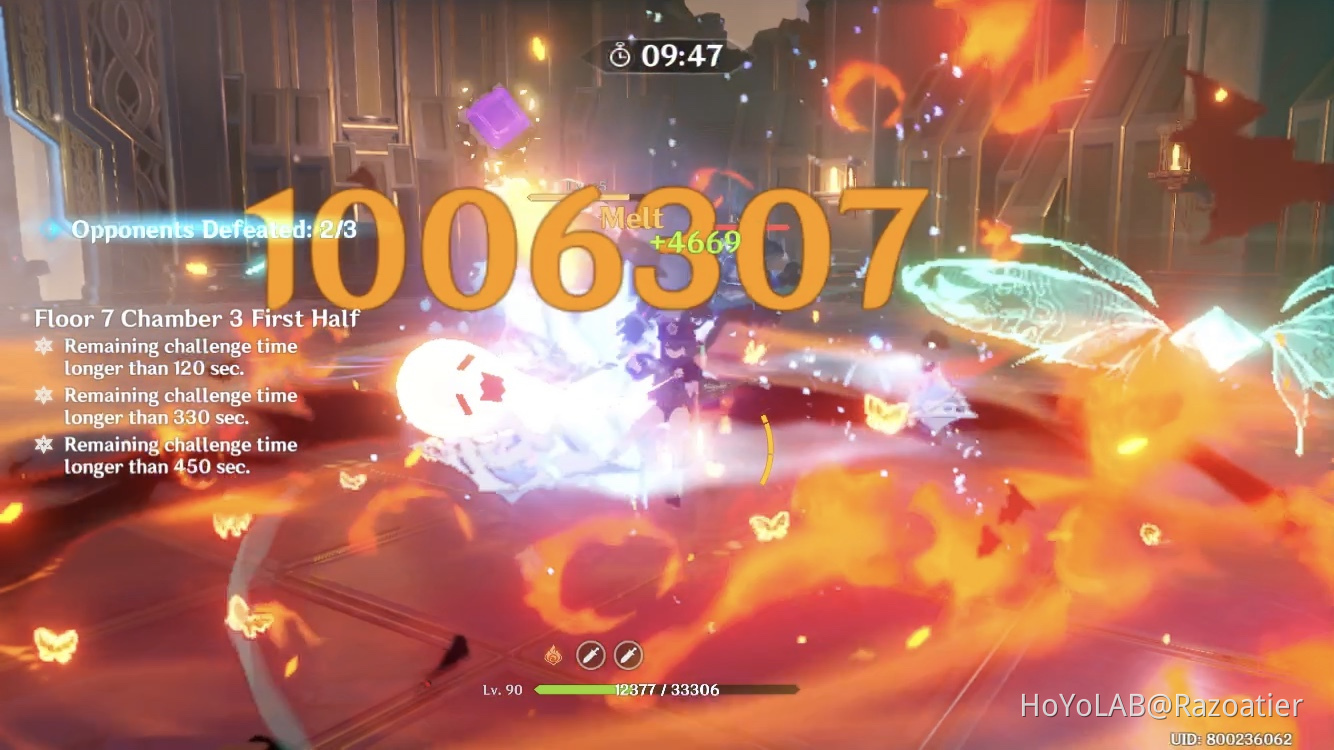Click the star icon beside first challenge objective
1334x750 pixels.
[x=44, y=346]
